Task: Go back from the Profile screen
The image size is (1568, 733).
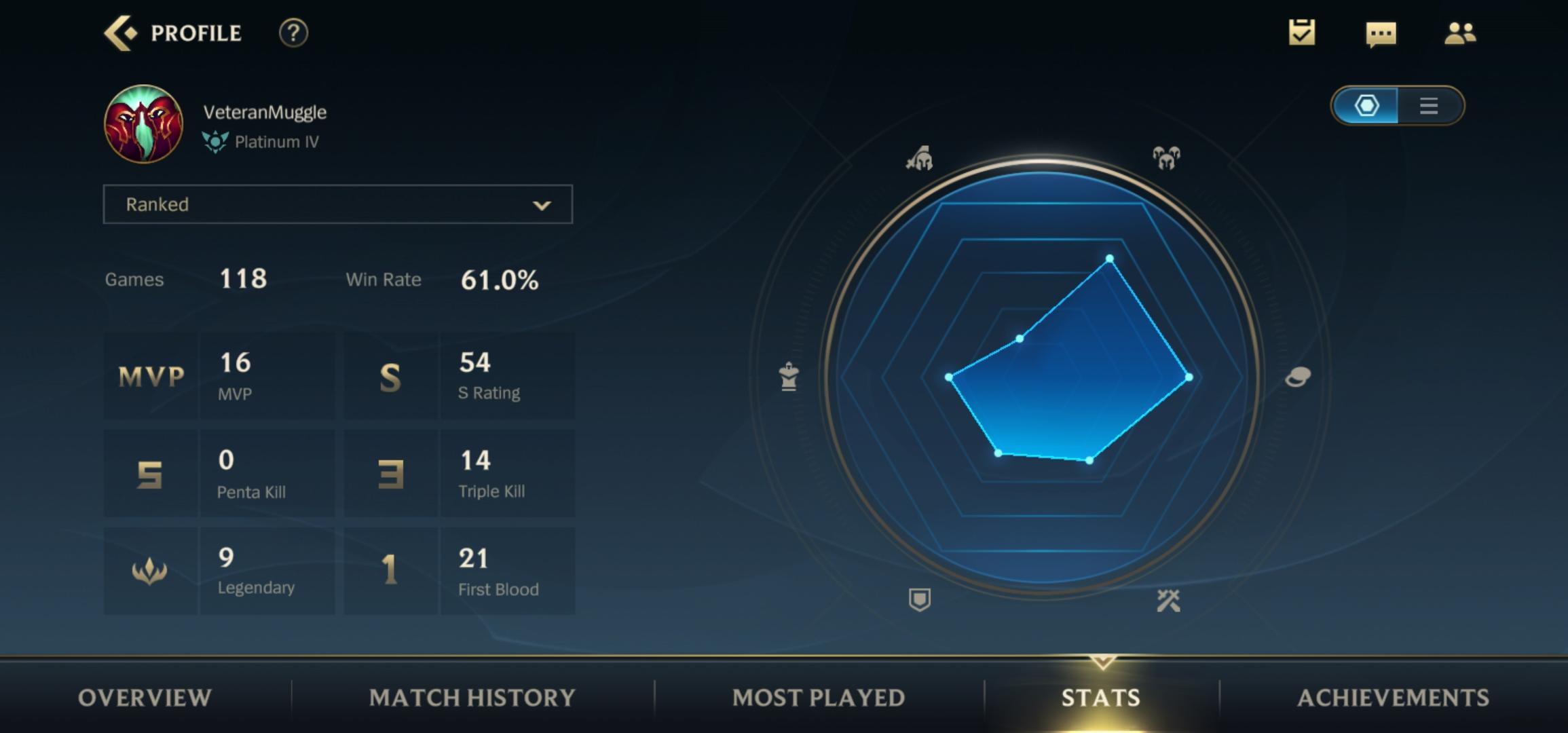Action: 121,33
